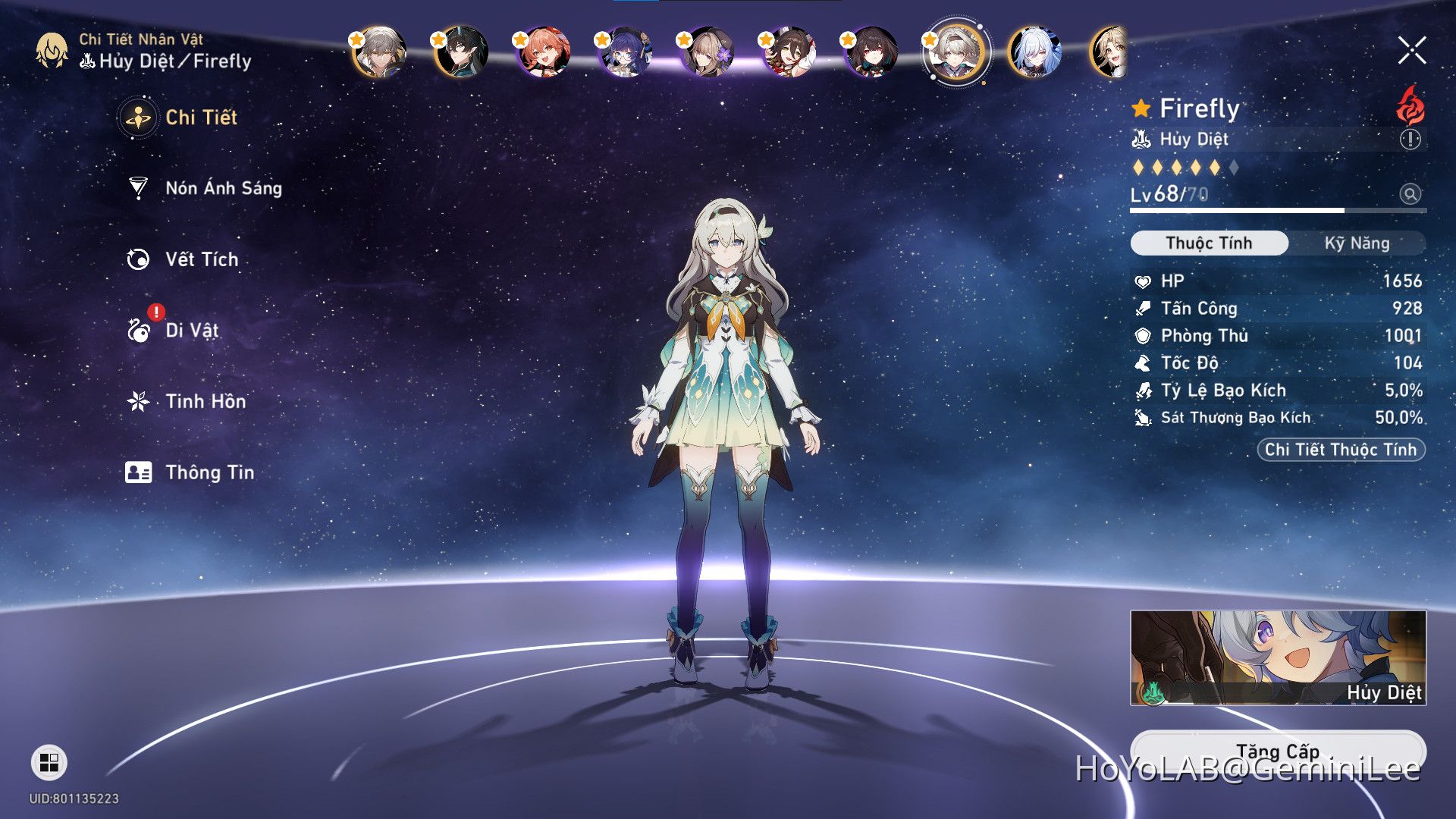Open Chi Tiết Thuộc Tính stat details
This screenshot has height=819, width=1456.
1341,450
